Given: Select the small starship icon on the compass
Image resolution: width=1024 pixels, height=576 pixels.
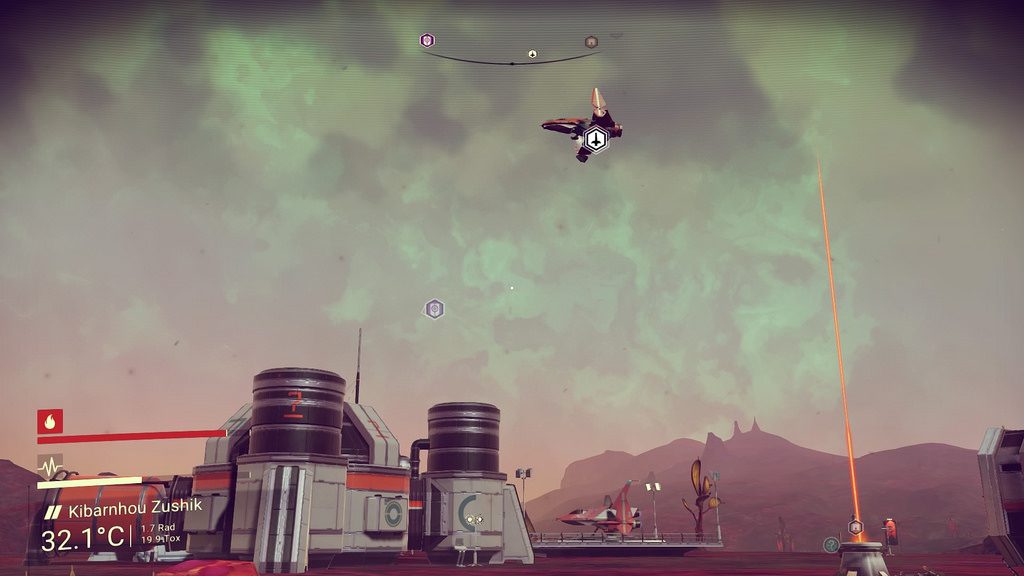Looking at the screenshot, I should [x=532, y=54].
